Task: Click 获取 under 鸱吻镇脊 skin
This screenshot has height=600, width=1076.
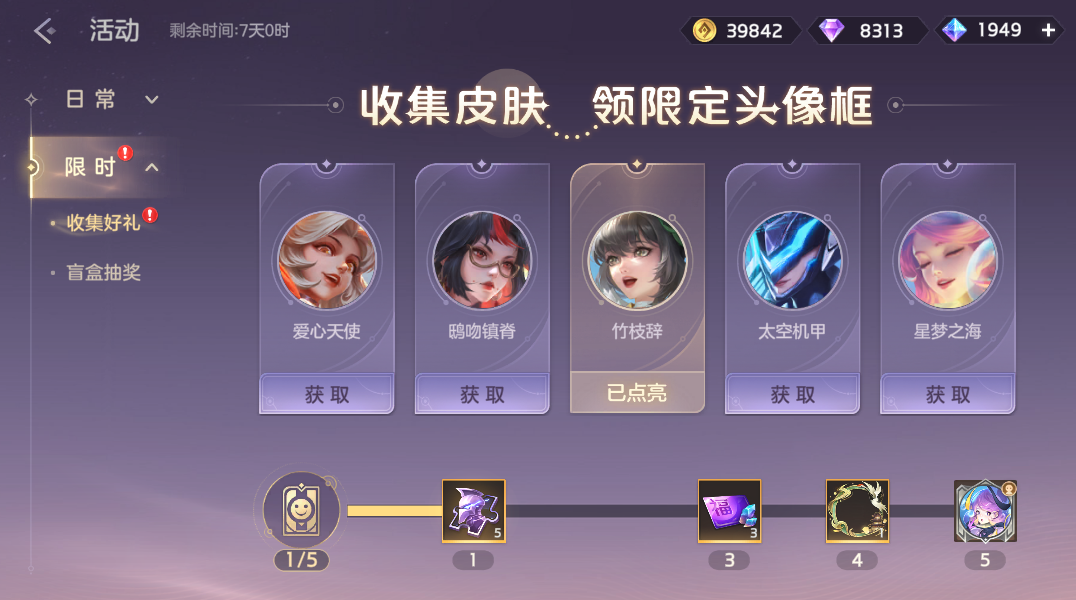Action: pyautogui.click(x=482, y=394)
